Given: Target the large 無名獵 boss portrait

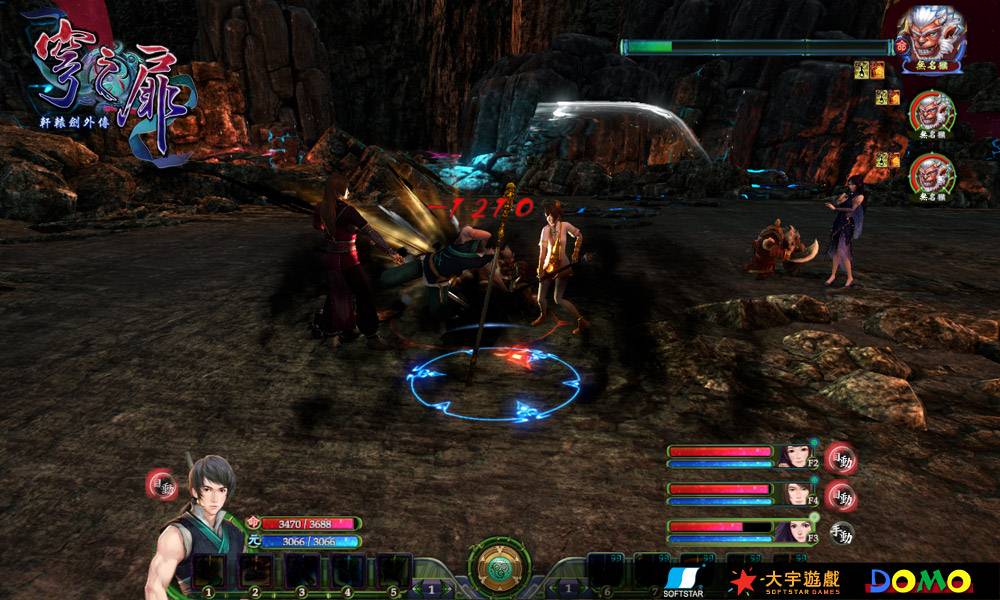Looking at the screenshot, I should pyautogui.click(x=931, y=35).
